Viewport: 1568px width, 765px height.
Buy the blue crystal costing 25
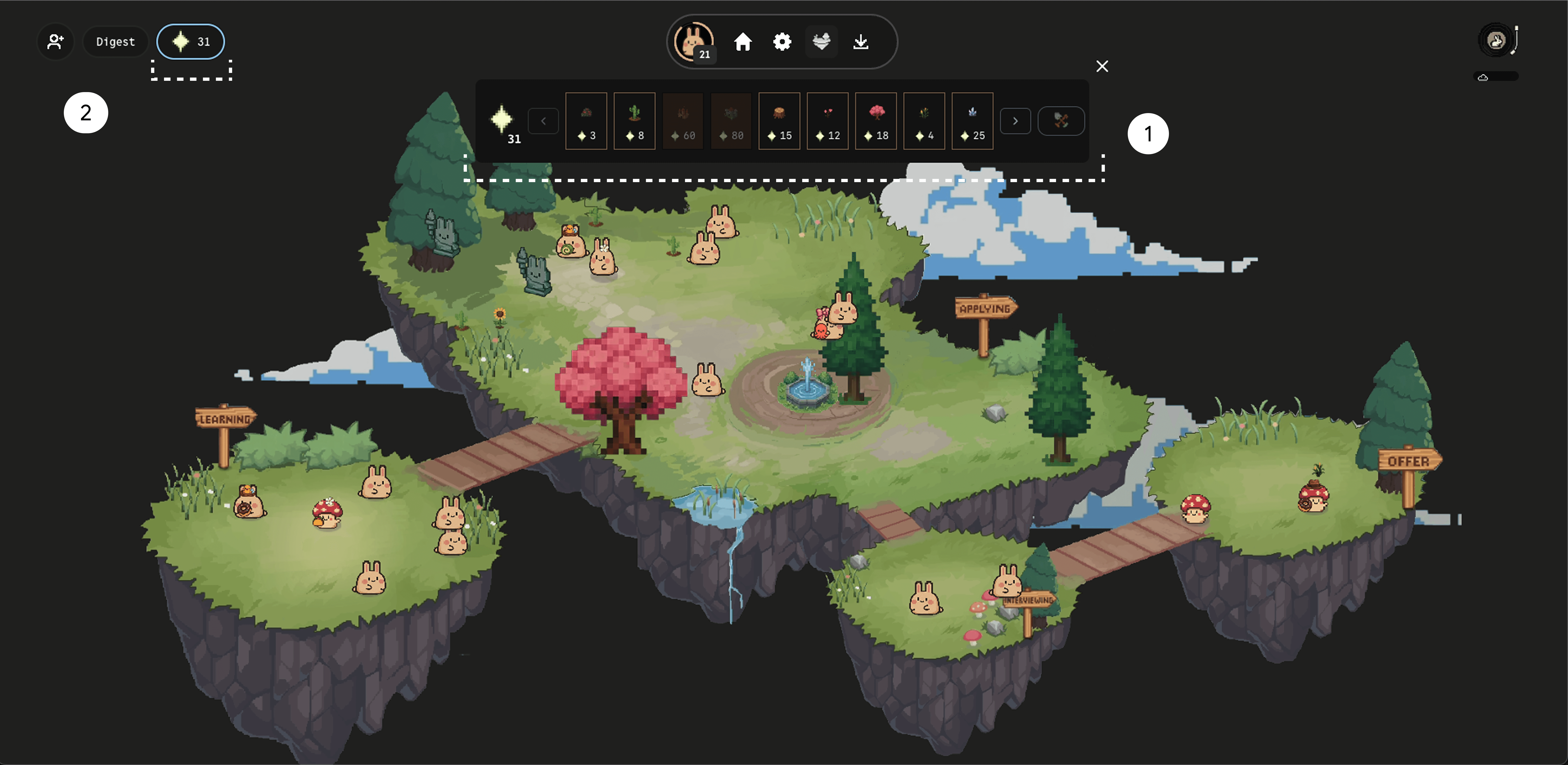(972, 121)
